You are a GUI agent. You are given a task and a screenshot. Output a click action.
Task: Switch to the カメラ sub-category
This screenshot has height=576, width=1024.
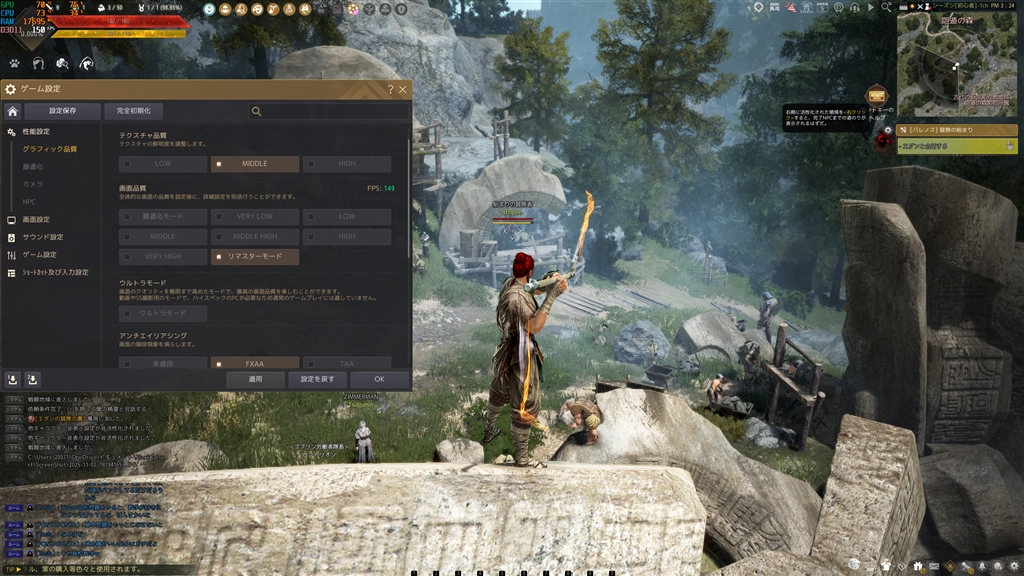(34, 185)
